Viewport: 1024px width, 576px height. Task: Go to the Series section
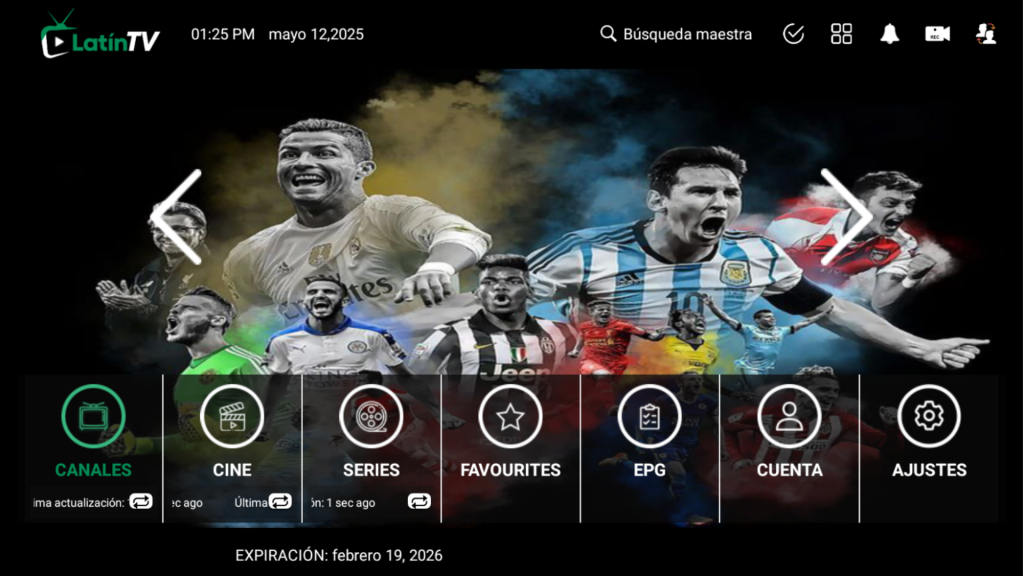[x=371, y=430]
